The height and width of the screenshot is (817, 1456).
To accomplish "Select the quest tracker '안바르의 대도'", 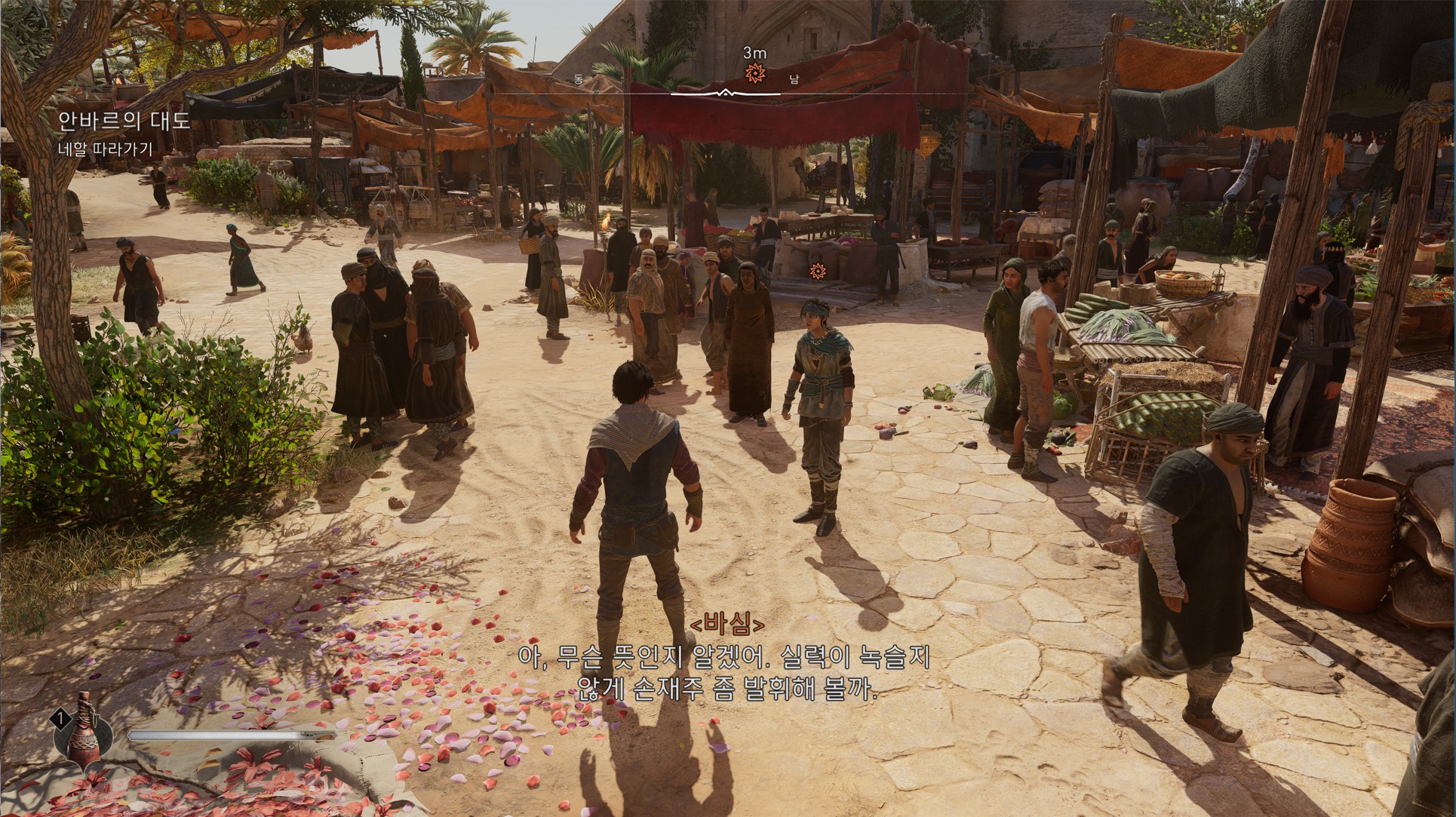I will [x=124, y=121].
